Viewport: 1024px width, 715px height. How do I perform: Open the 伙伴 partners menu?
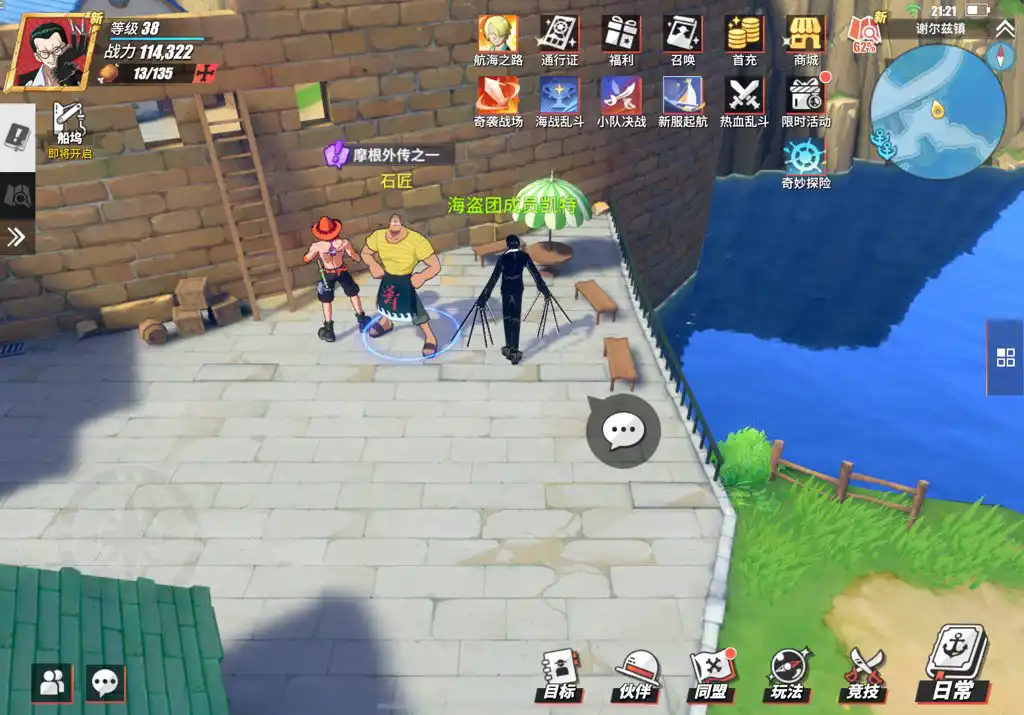pyautogui.click(x=636, y=672)
